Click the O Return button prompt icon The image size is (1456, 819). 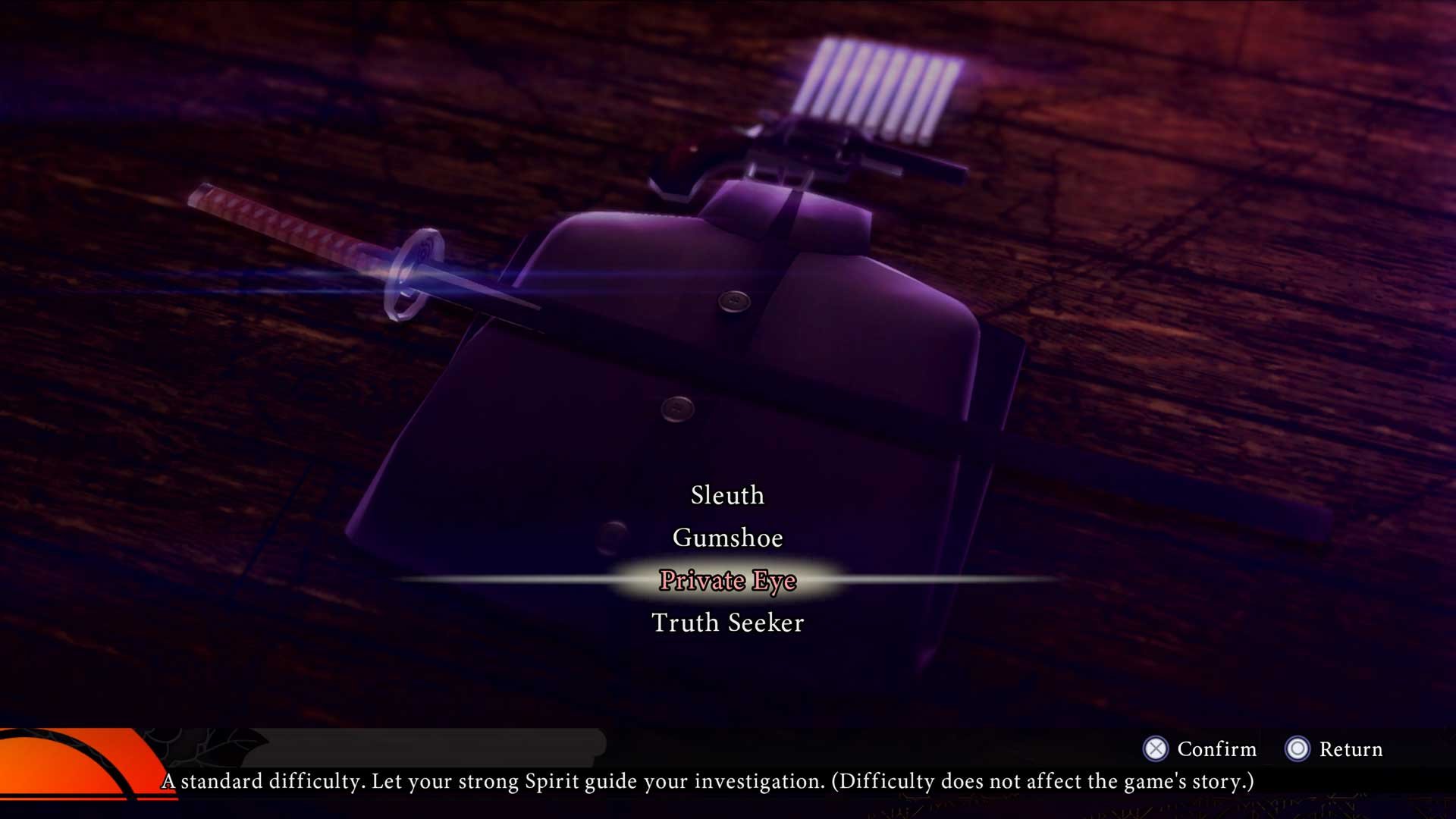click(1297, 750)
